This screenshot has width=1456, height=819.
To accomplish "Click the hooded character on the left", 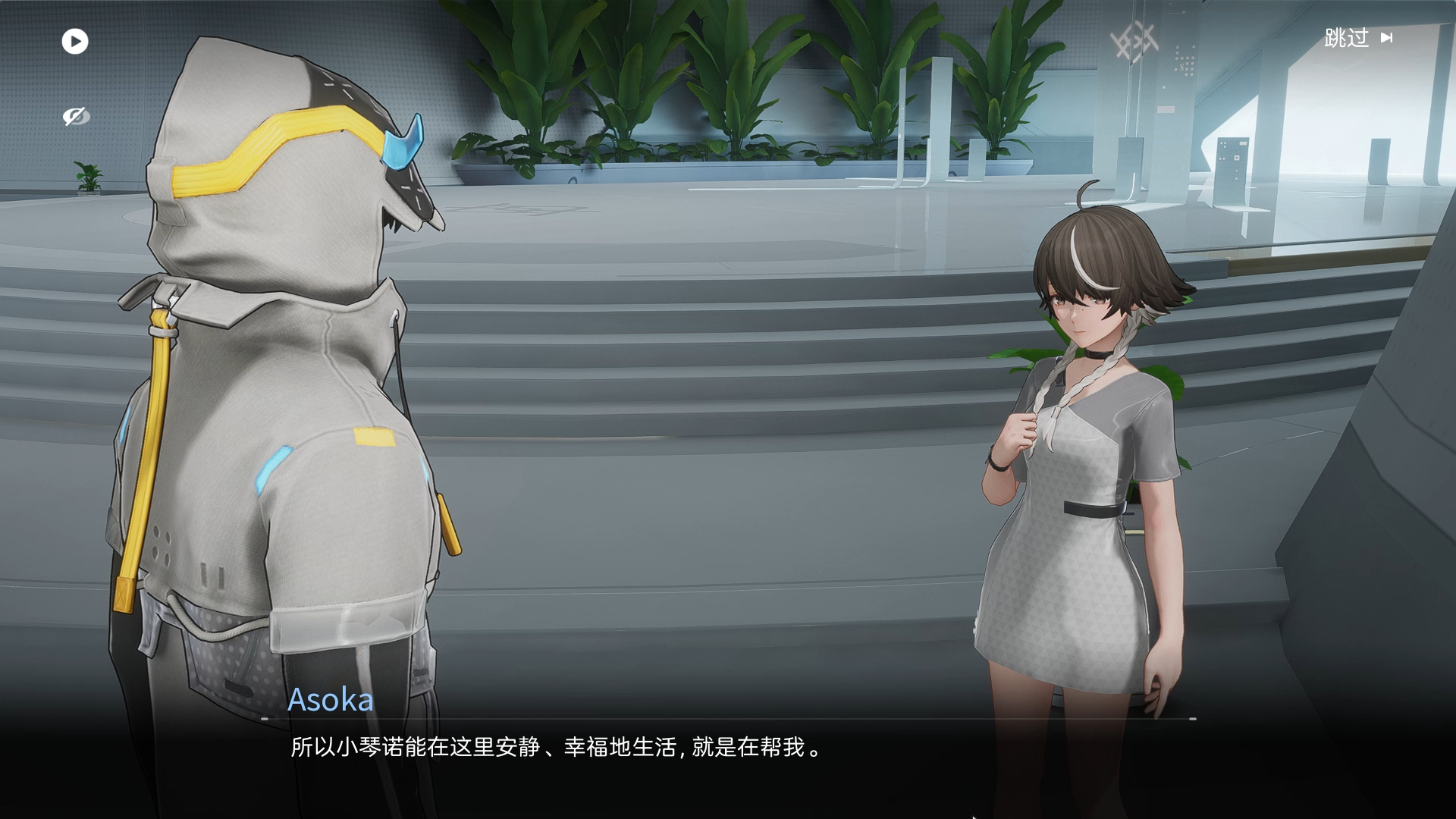I will [281, 417].
